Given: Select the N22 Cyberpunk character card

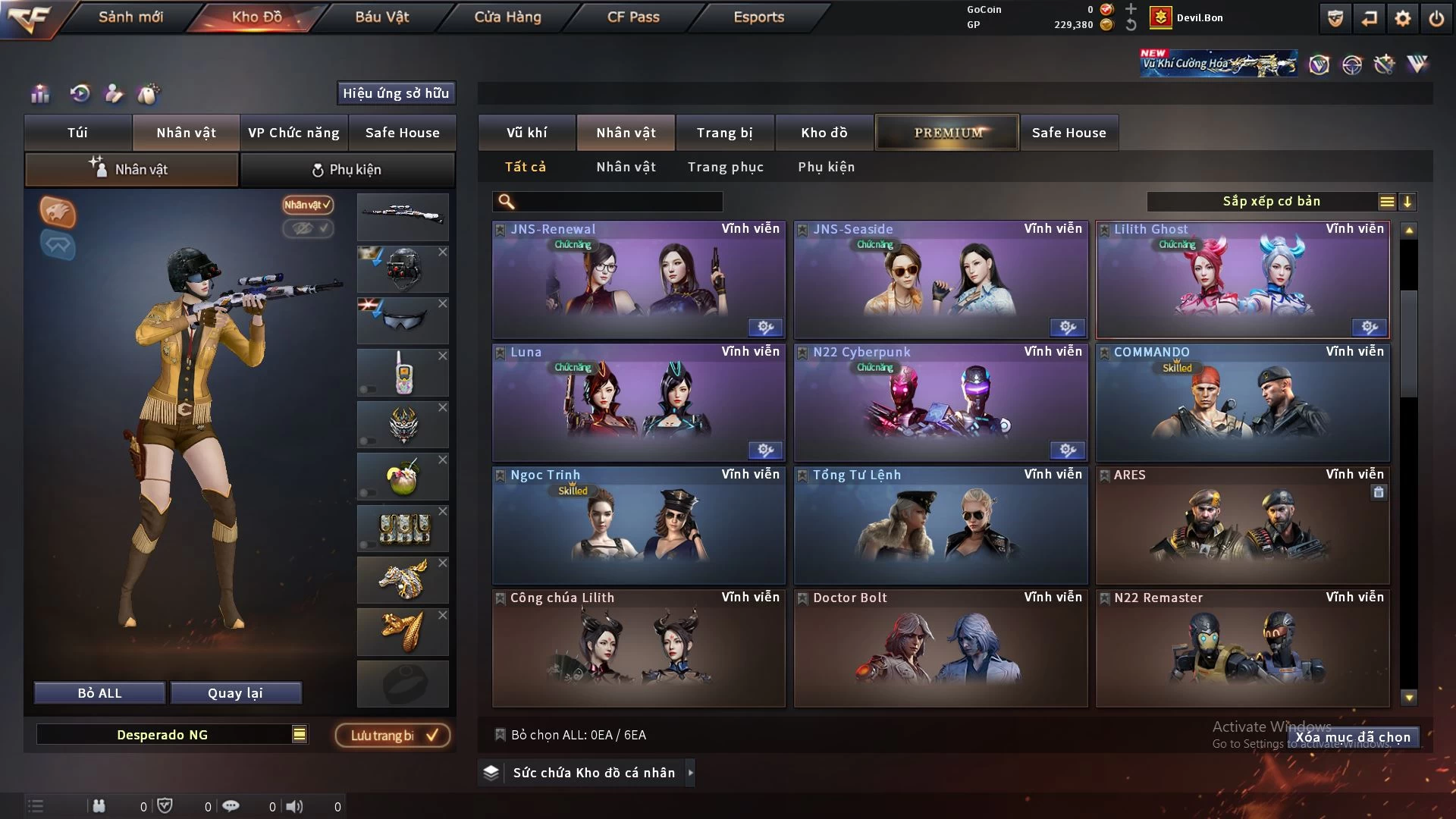Looking at the screenshot, I should pos(940,403).
